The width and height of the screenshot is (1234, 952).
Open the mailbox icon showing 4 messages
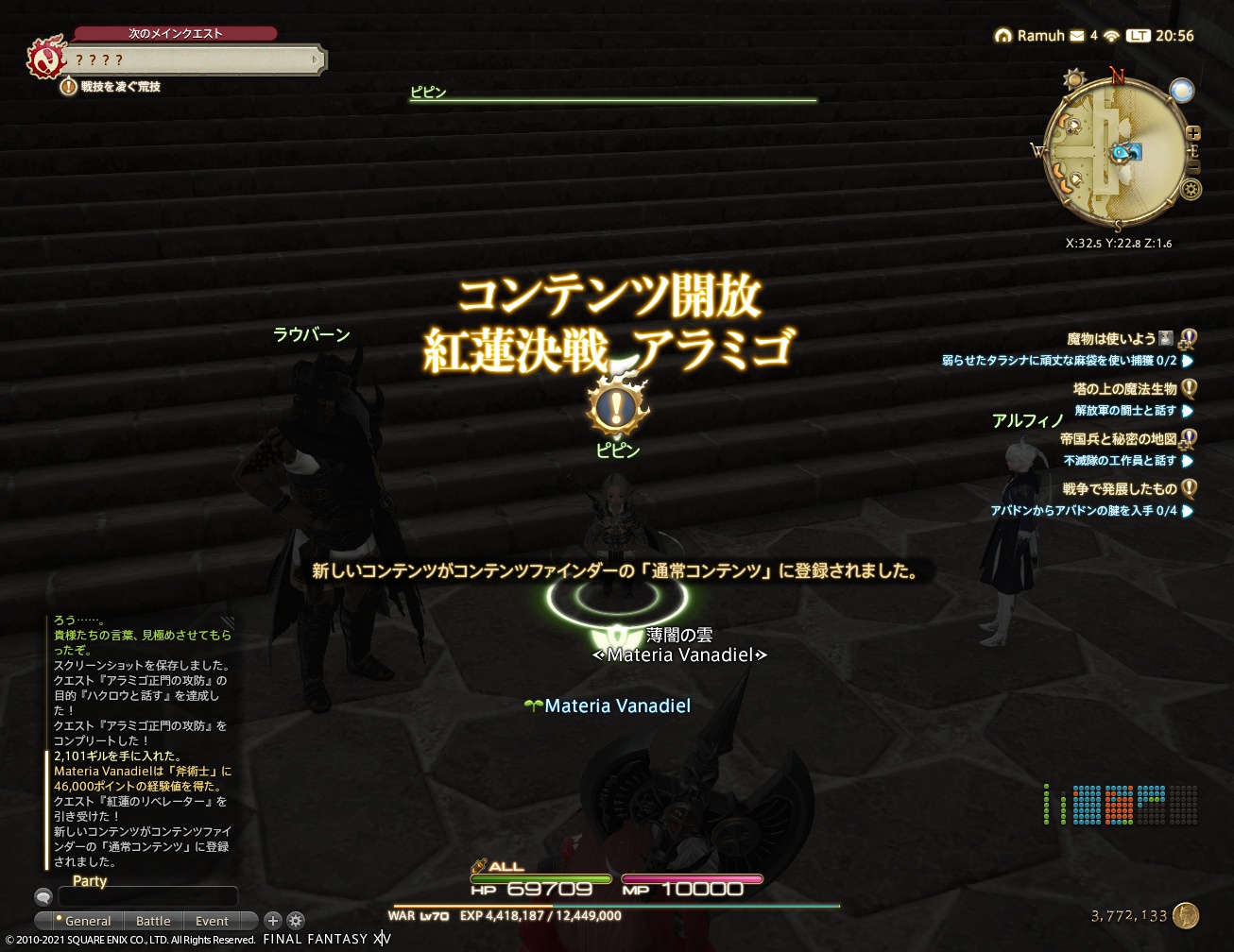[x=1077, y=36]
